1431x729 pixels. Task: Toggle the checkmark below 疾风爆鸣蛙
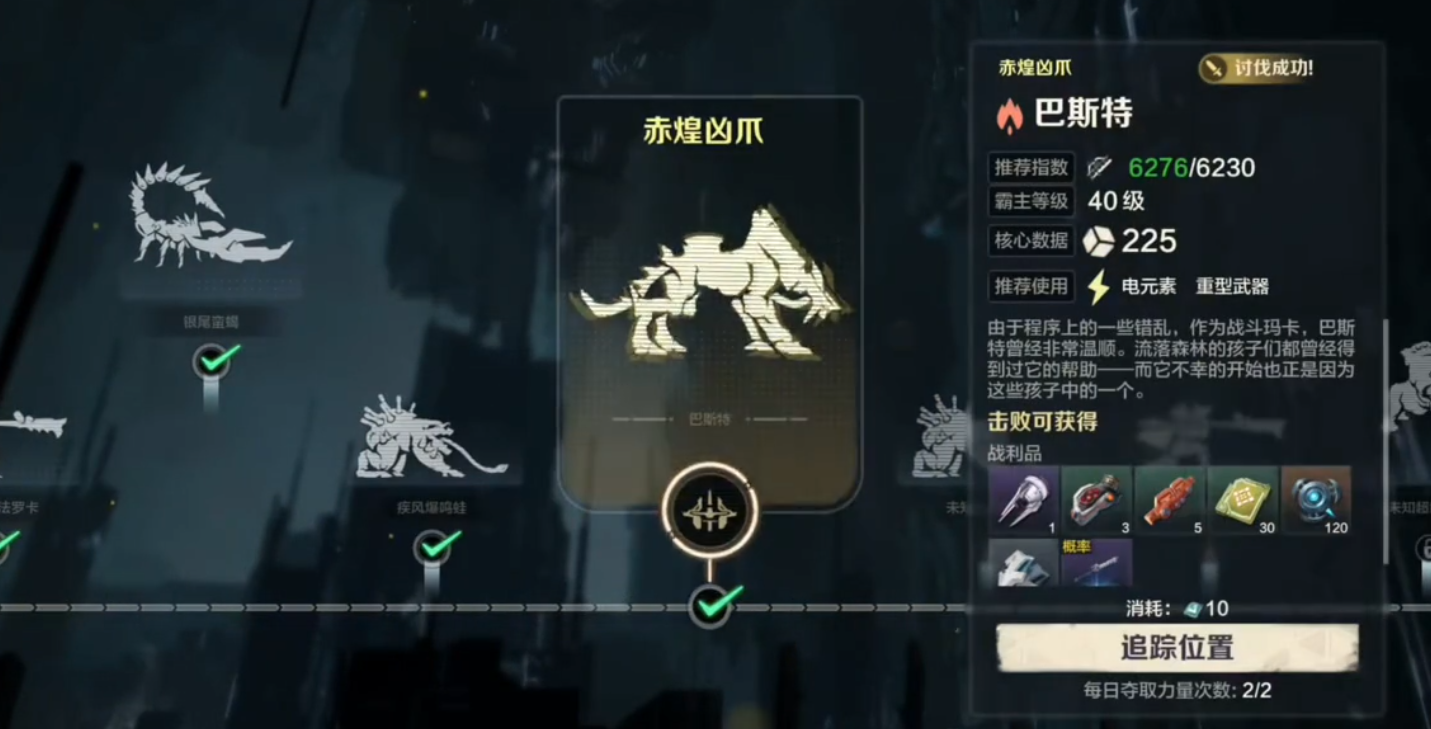click(x=433, y=548)
